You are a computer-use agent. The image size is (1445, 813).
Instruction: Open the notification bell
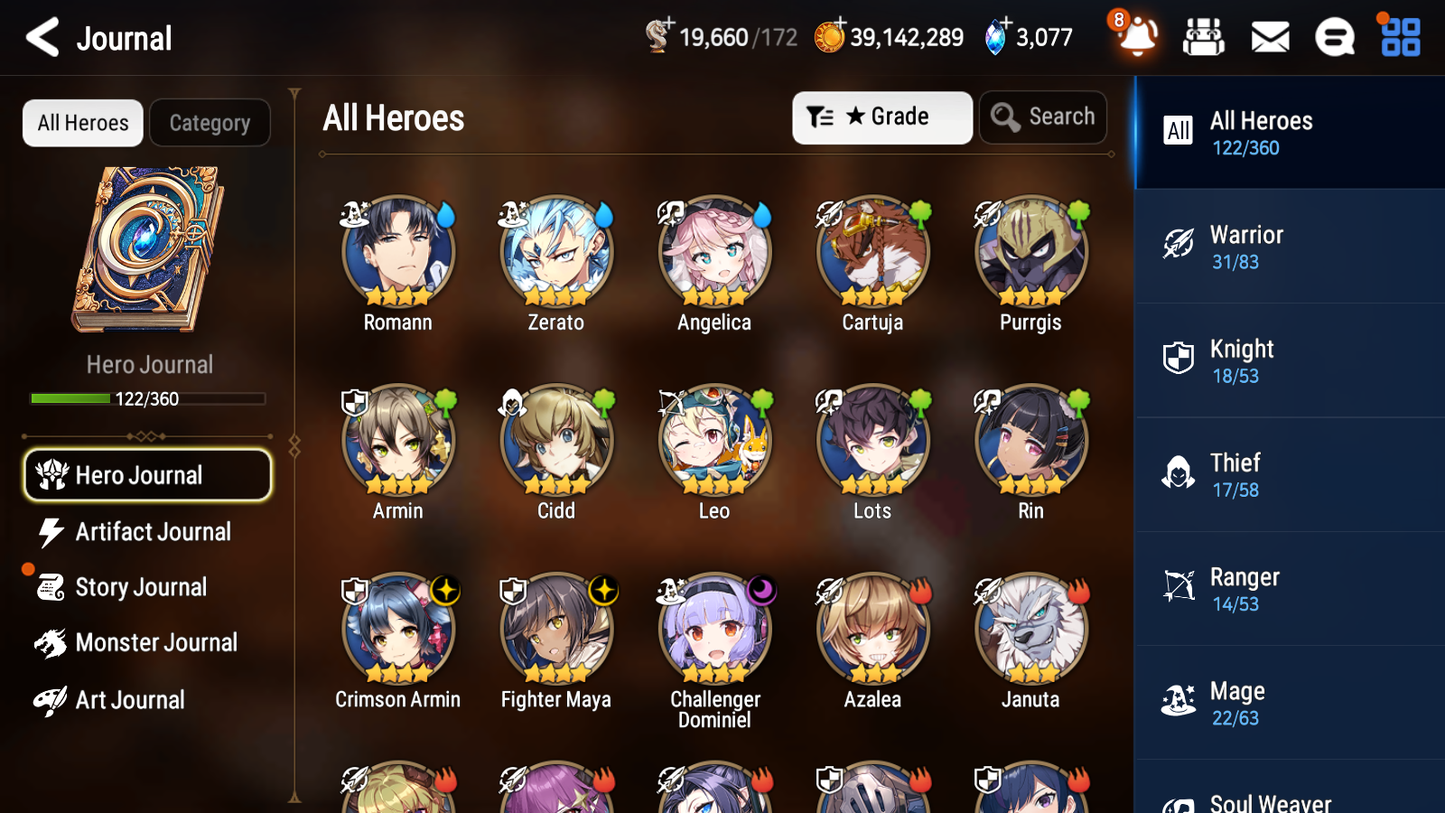(x=1135, y=37)
